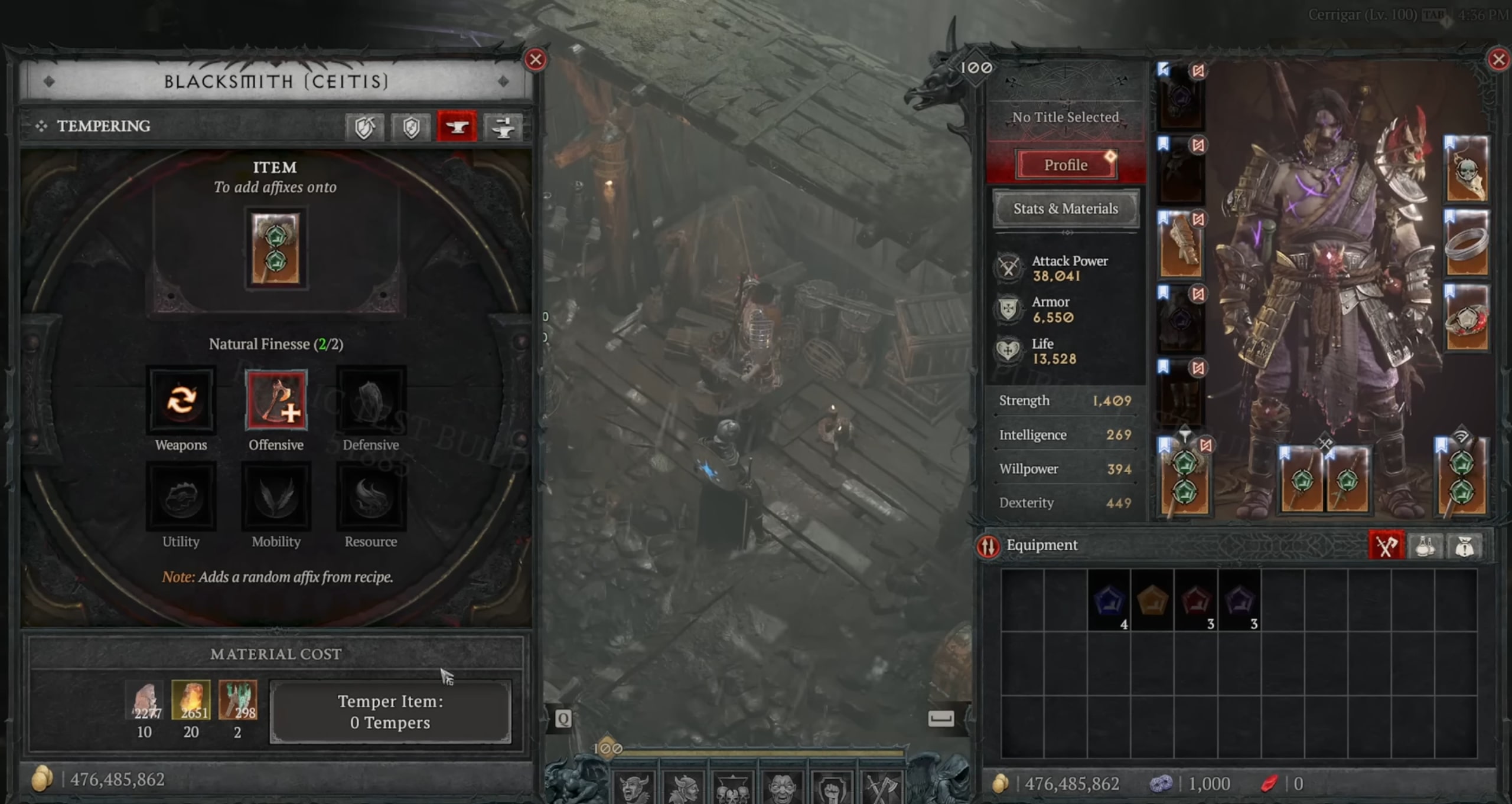The height and width of the screenshot is (804, 1512).
Task: Select the orange pentagon gem in inventory
Action: 1152,600
